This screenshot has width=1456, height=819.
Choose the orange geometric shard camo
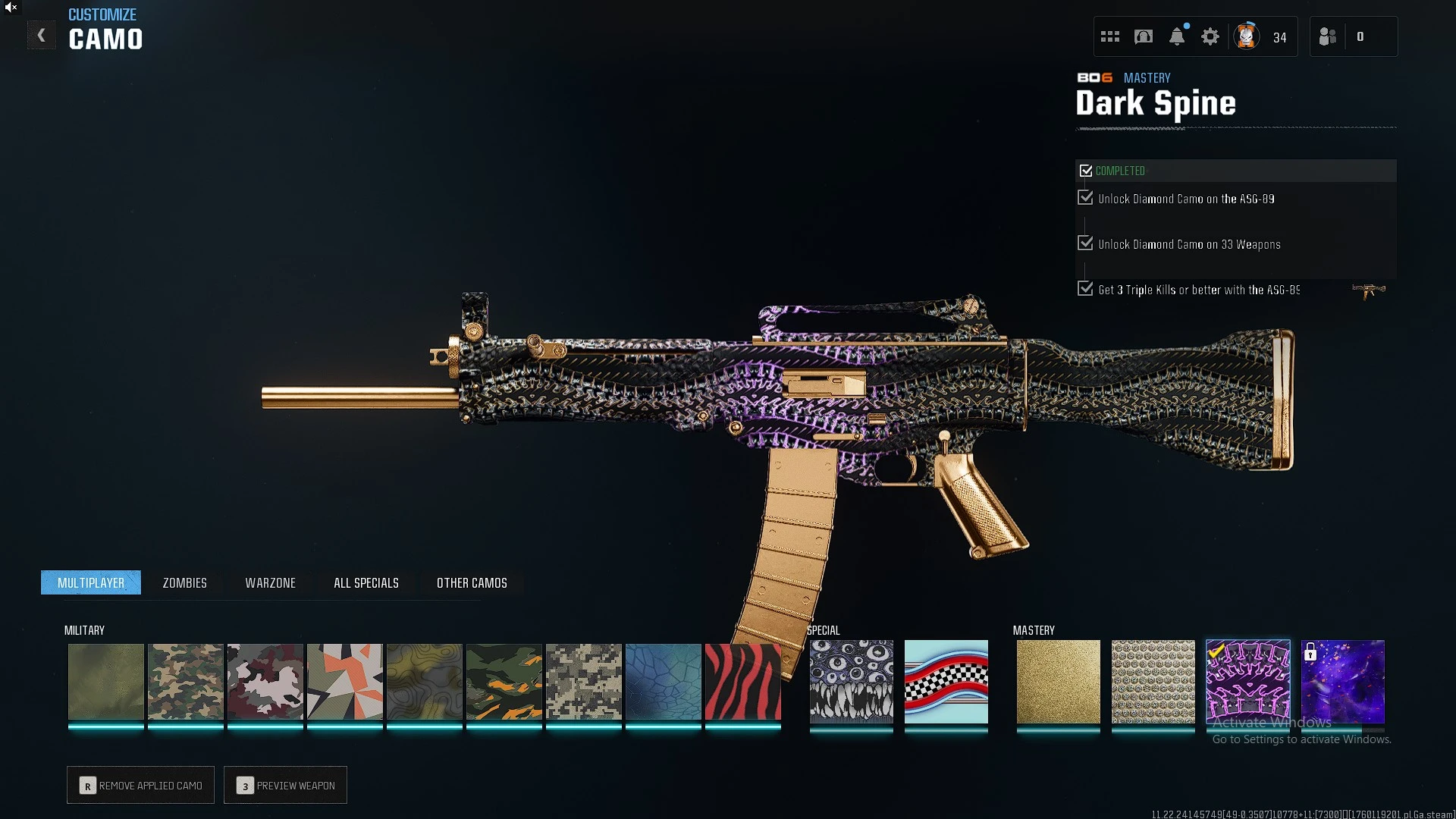(344, 681)
